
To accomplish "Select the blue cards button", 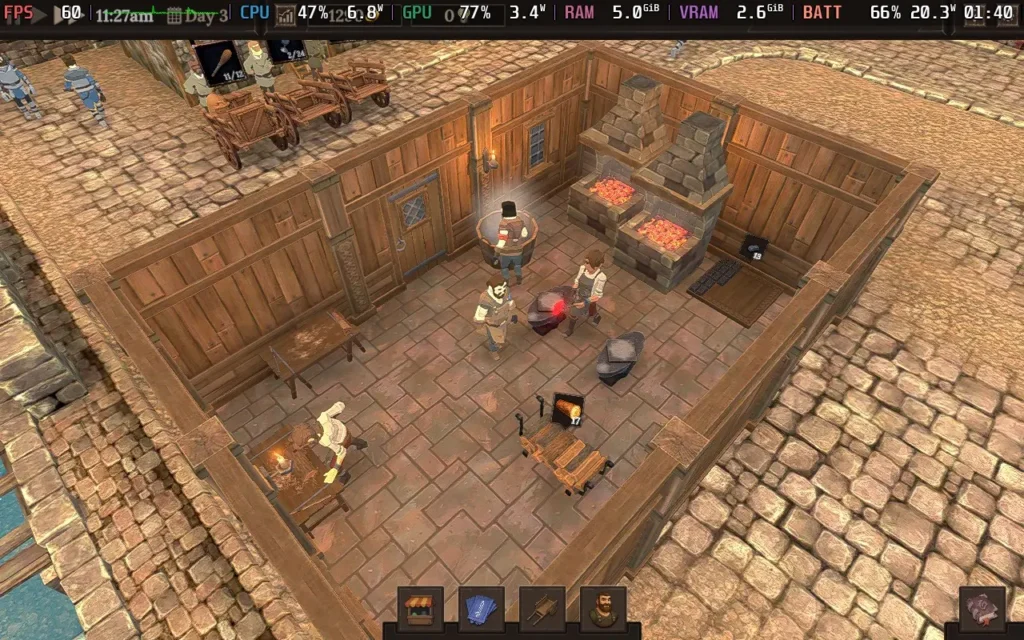I will click(481, 608).
